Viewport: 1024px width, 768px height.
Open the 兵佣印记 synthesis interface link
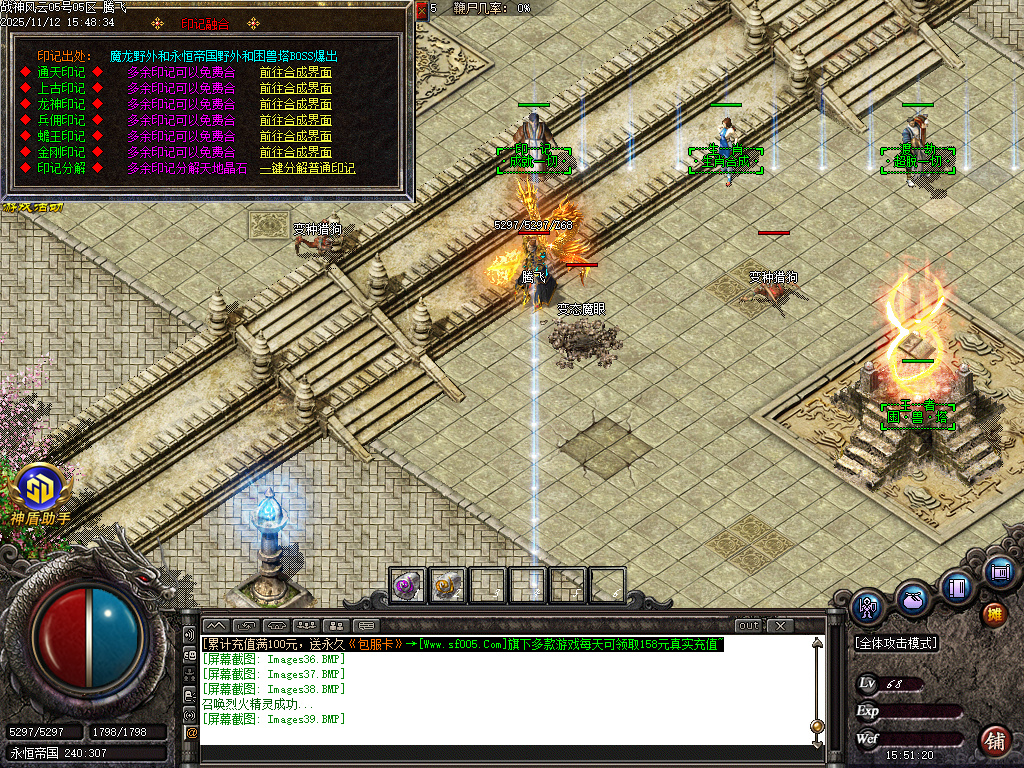295,120
